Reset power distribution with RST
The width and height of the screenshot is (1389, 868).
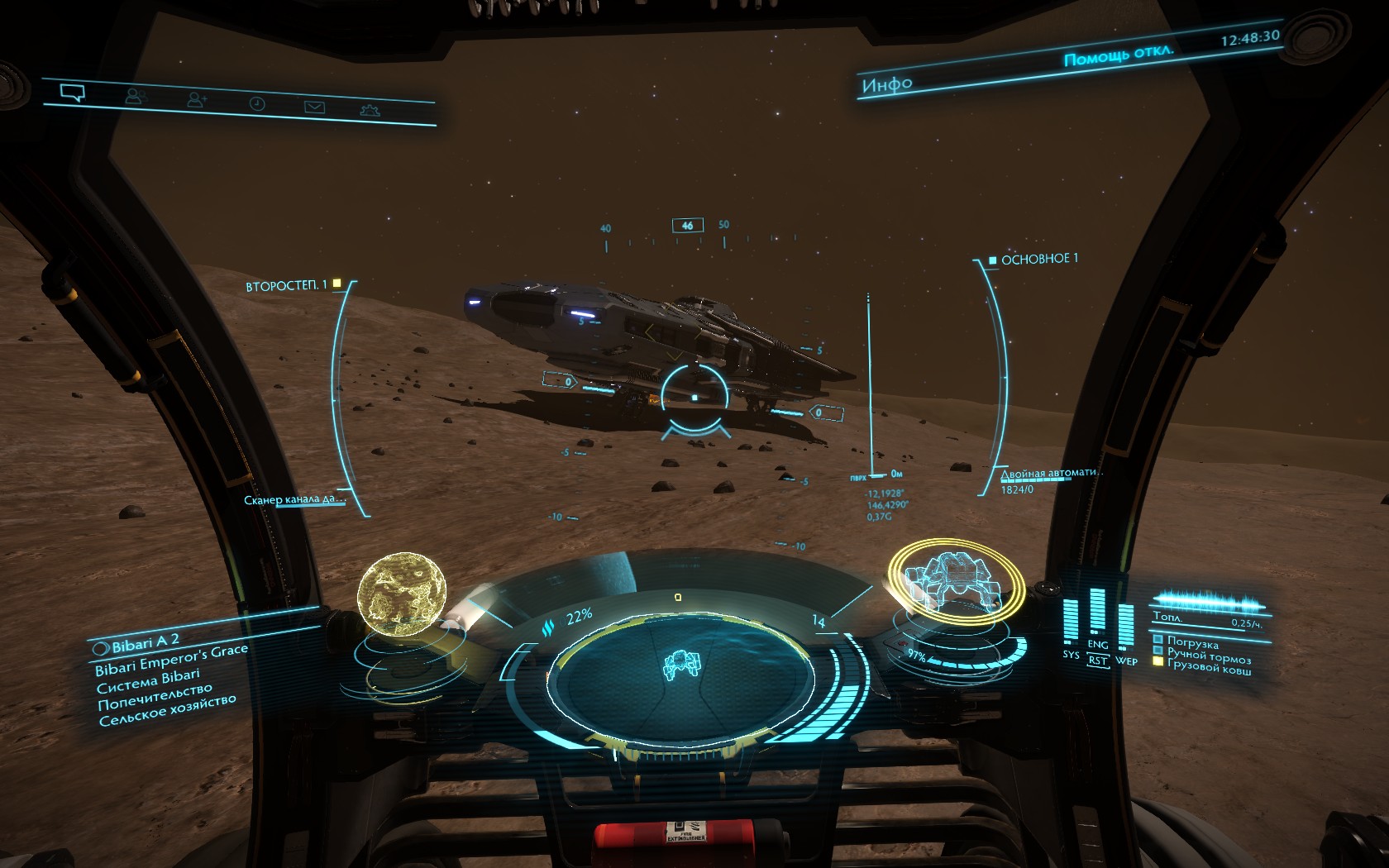1097,661
